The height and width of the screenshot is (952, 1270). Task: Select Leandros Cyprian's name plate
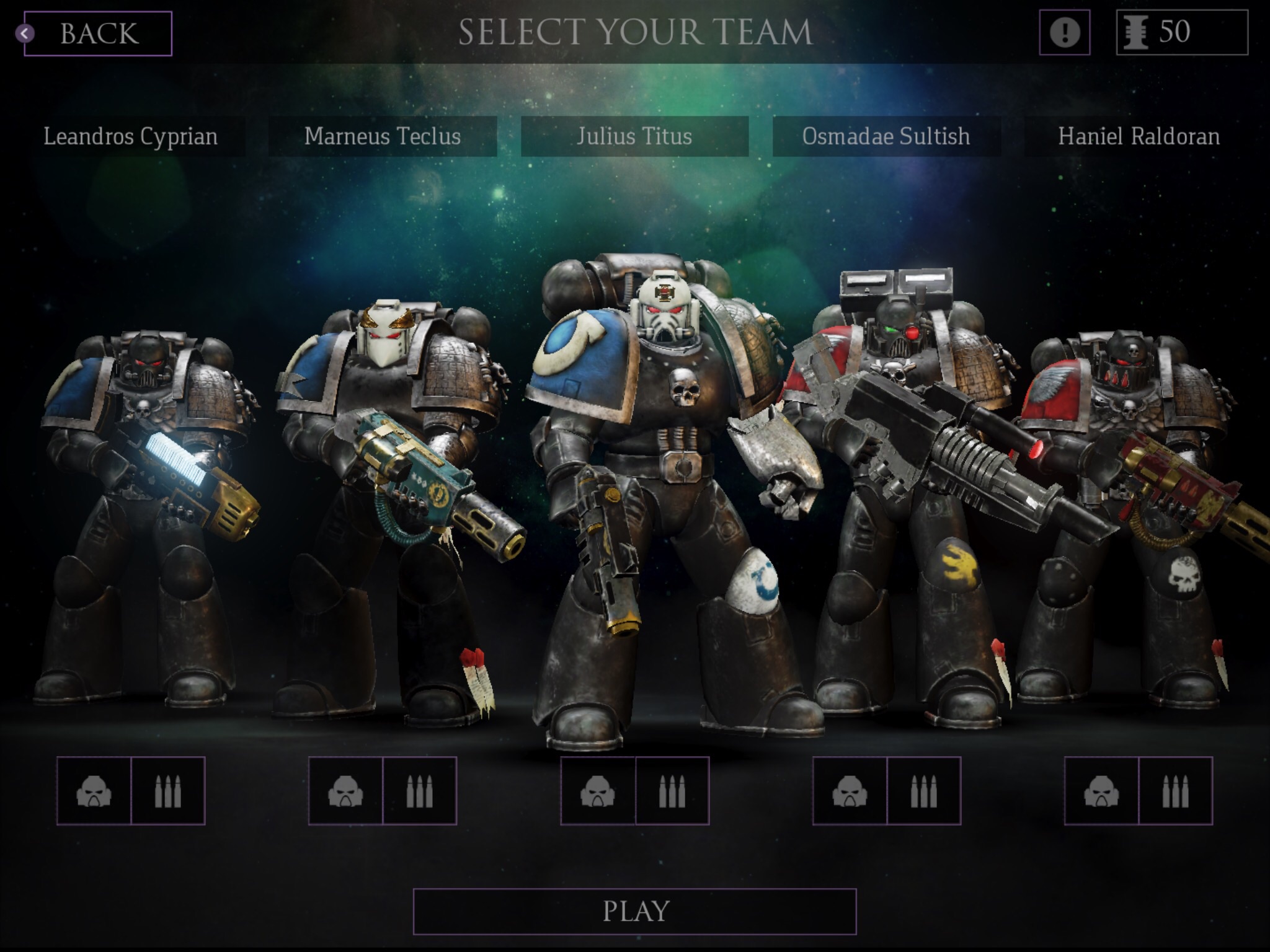point(131,136)
